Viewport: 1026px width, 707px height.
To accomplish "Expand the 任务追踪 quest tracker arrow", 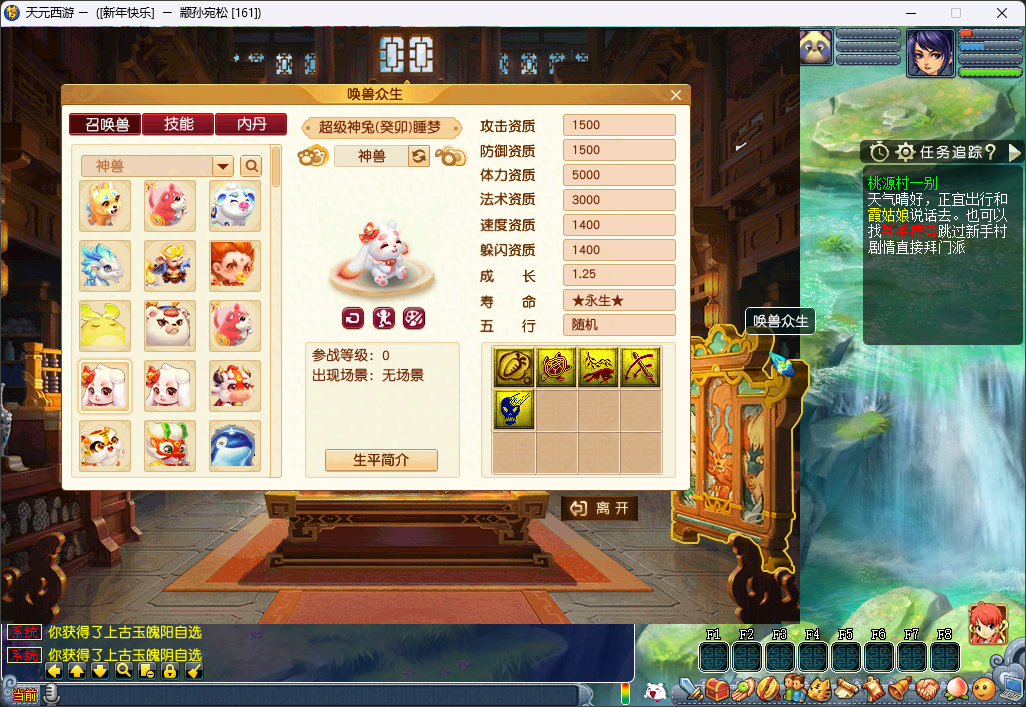I will pyautogui.click(x=1015, y=152).
